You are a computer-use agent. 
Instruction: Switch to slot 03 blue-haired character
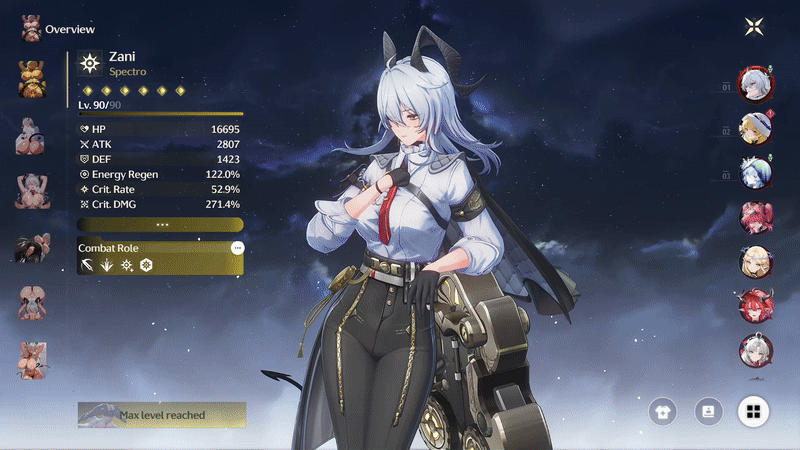pyautogui.click(x=754, y=172)
